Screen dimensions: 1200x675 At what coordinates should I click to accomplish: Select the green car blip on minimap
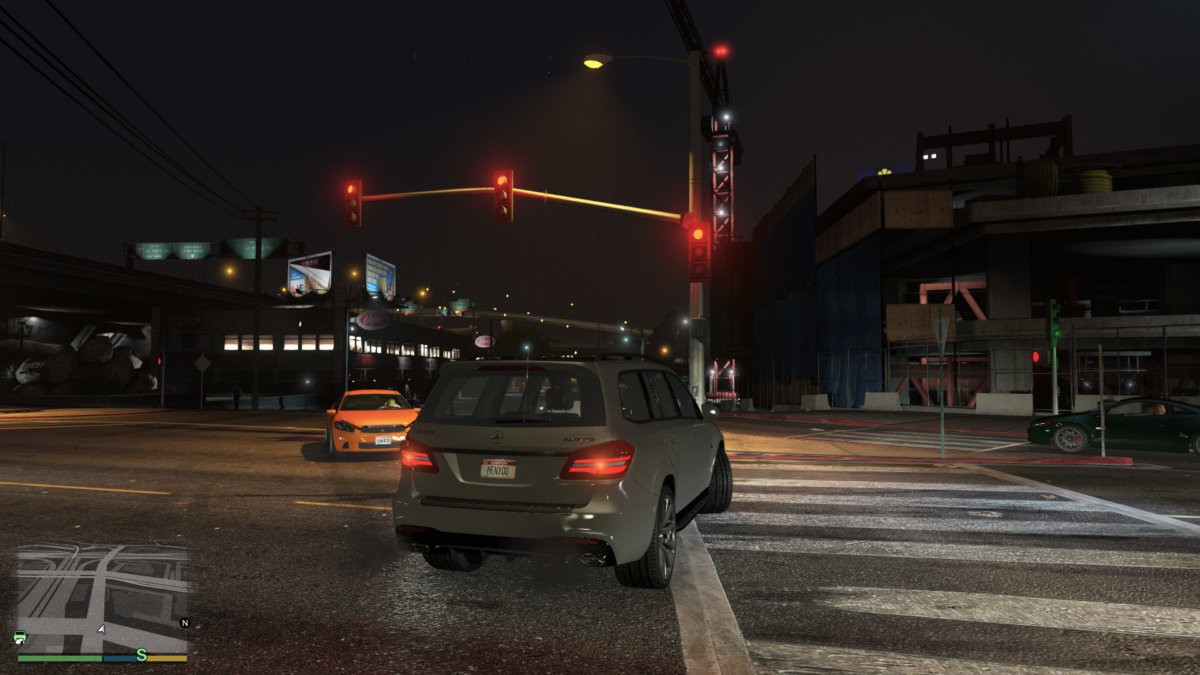(x=20, y=638)
